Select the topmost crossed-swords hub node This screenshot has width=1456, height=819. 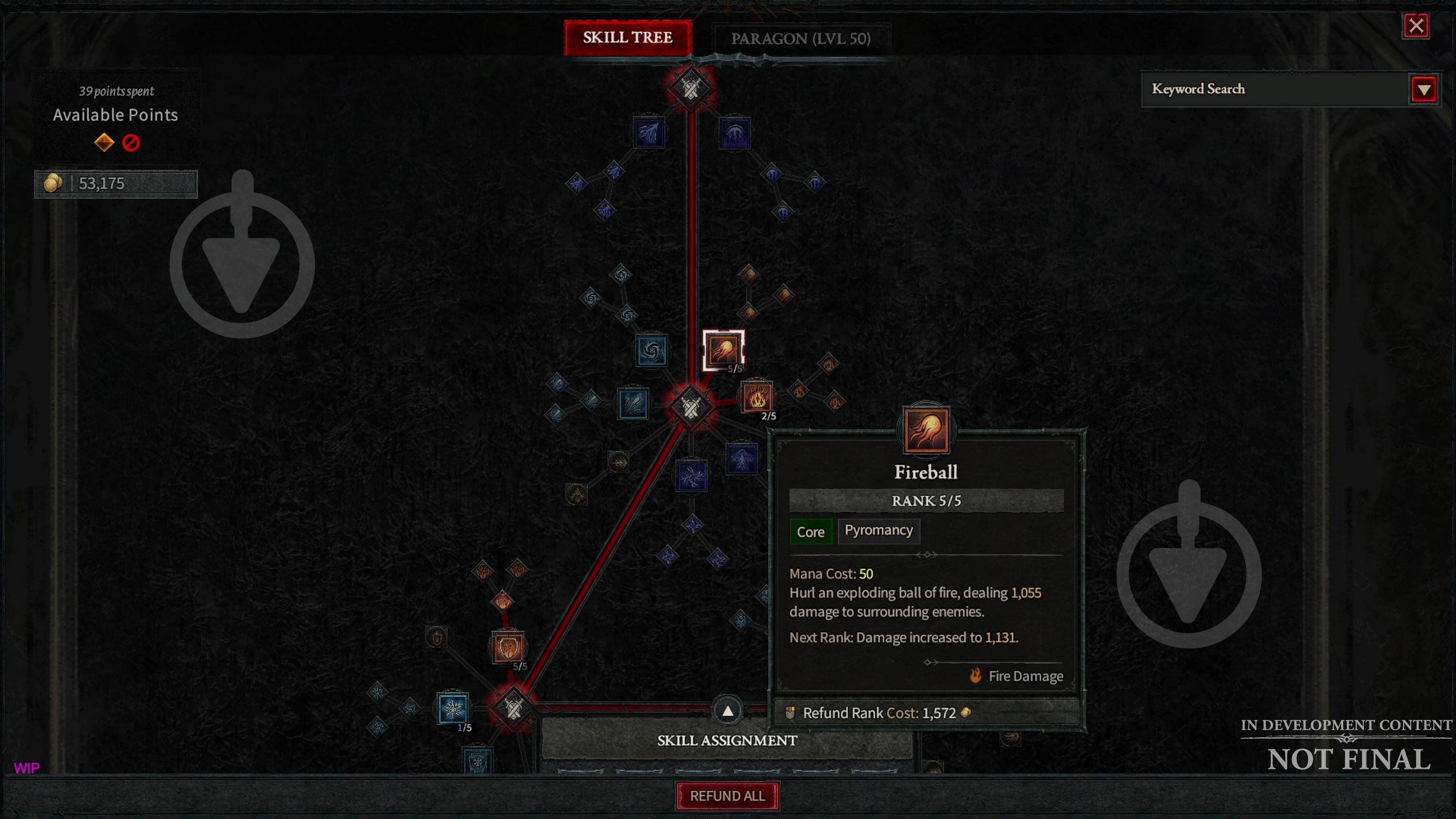[690, 88]
